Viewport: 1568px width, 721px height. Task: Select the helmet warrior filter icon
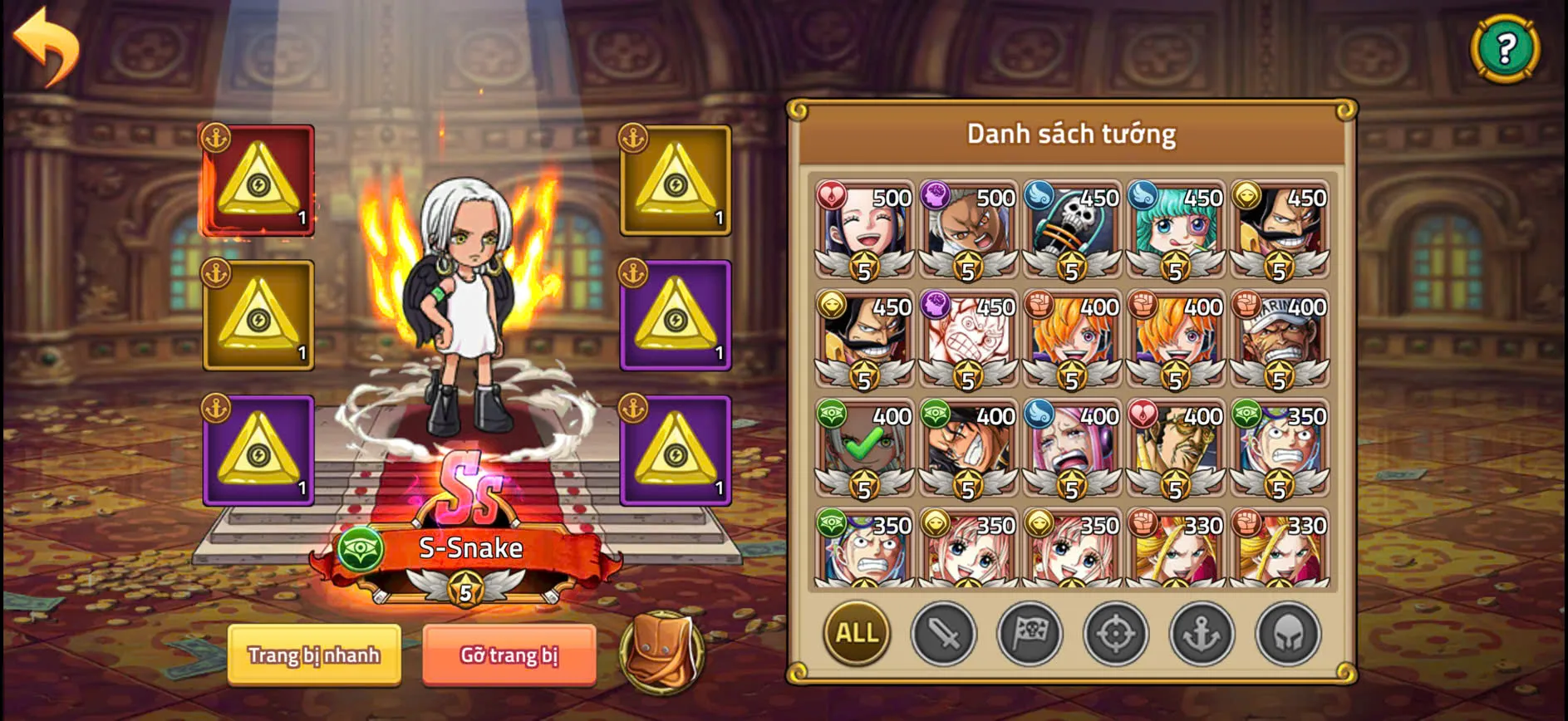pyautogui.click(x=1288, y=635)
